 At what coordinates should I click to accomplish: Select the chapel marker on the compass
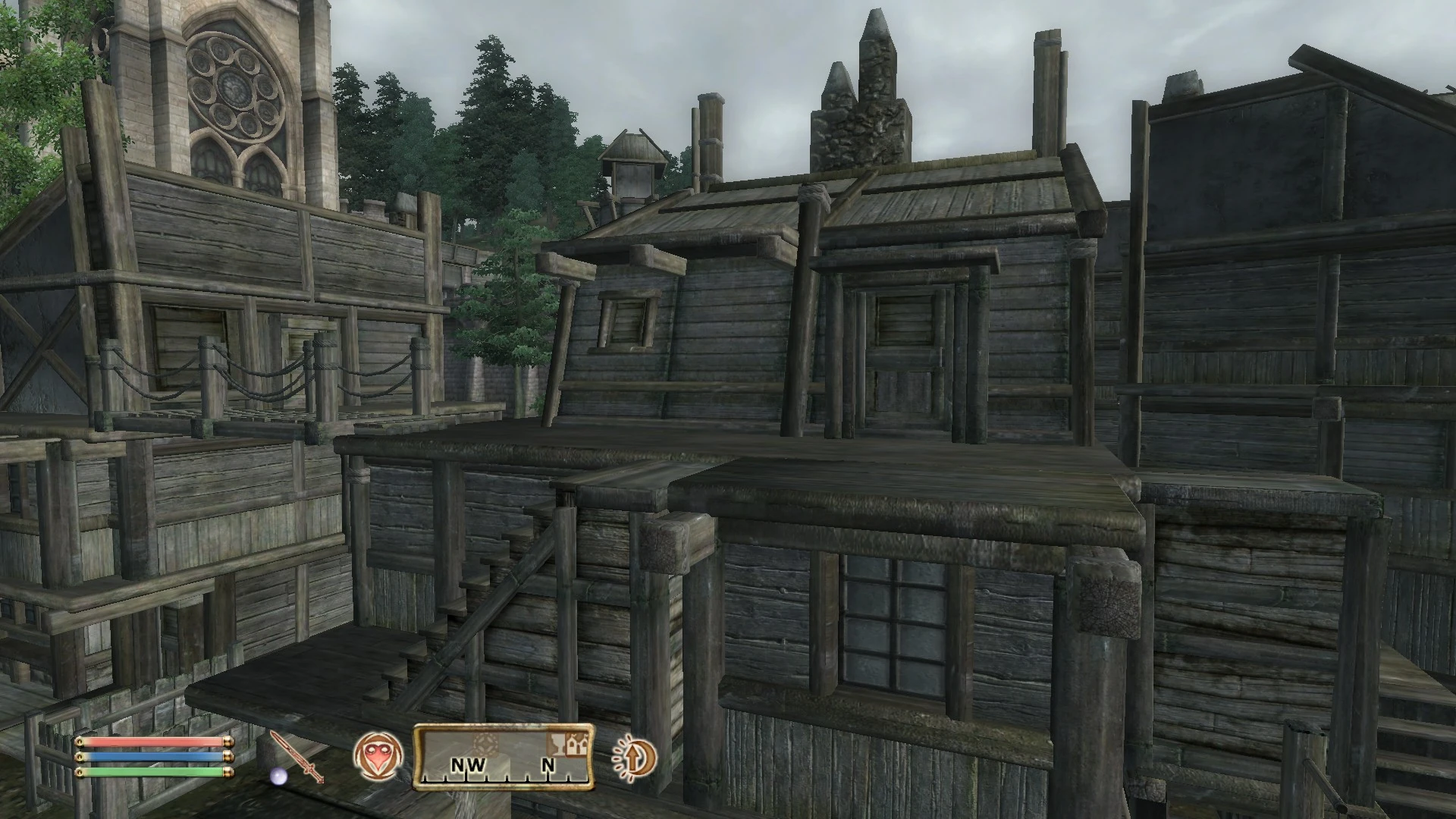point(576,745)
